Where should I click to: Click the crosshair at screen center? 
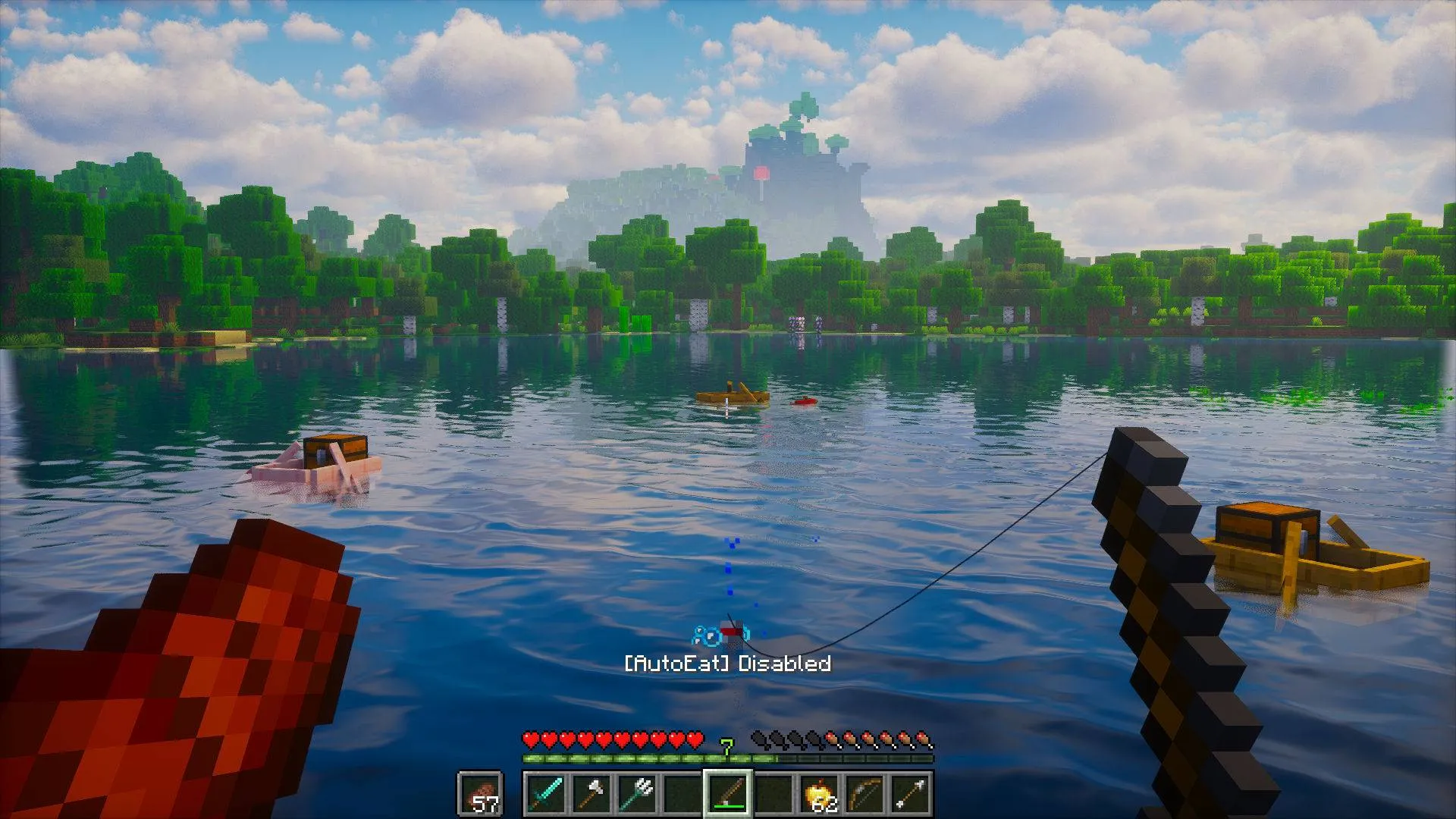pyautogui.click(x=728, y=409)
